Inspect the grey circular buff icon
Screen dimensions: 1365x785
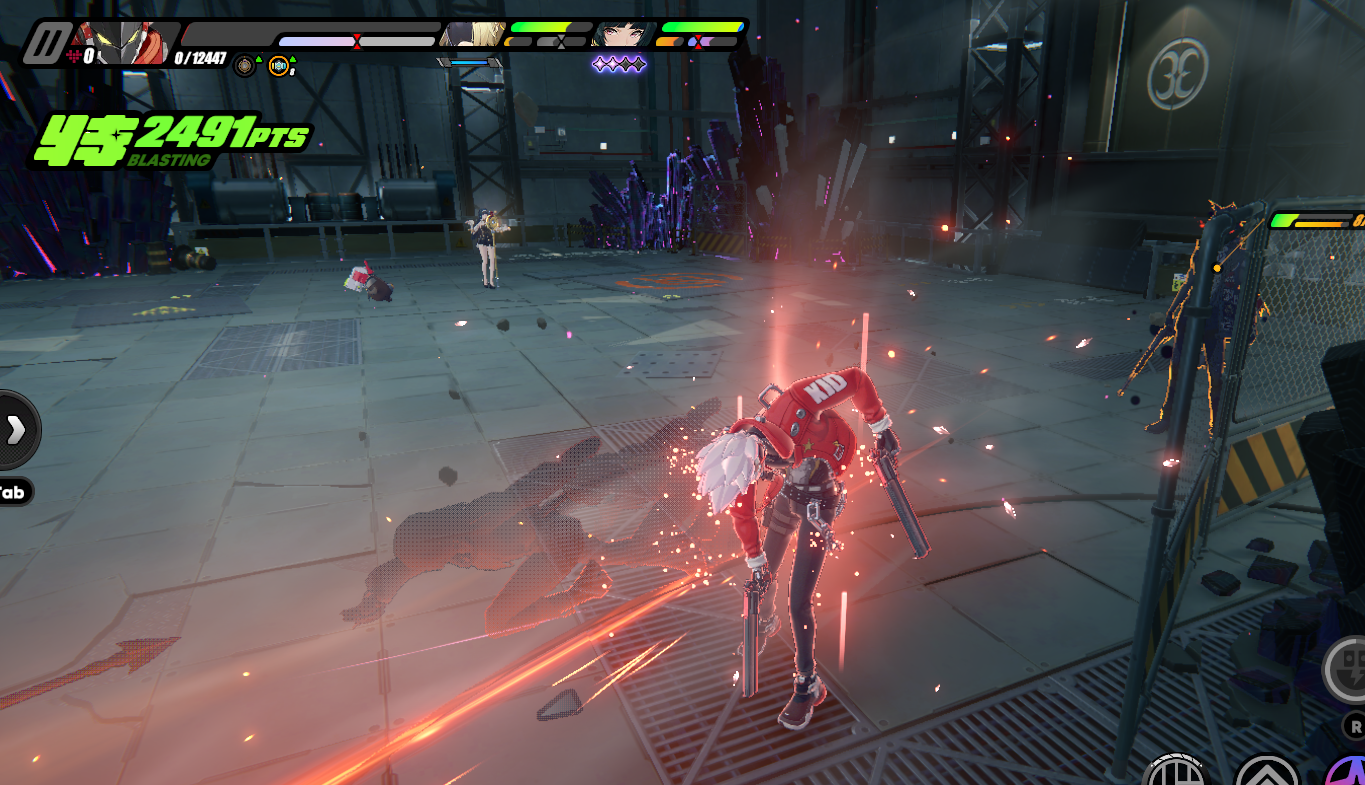[245, 67]
